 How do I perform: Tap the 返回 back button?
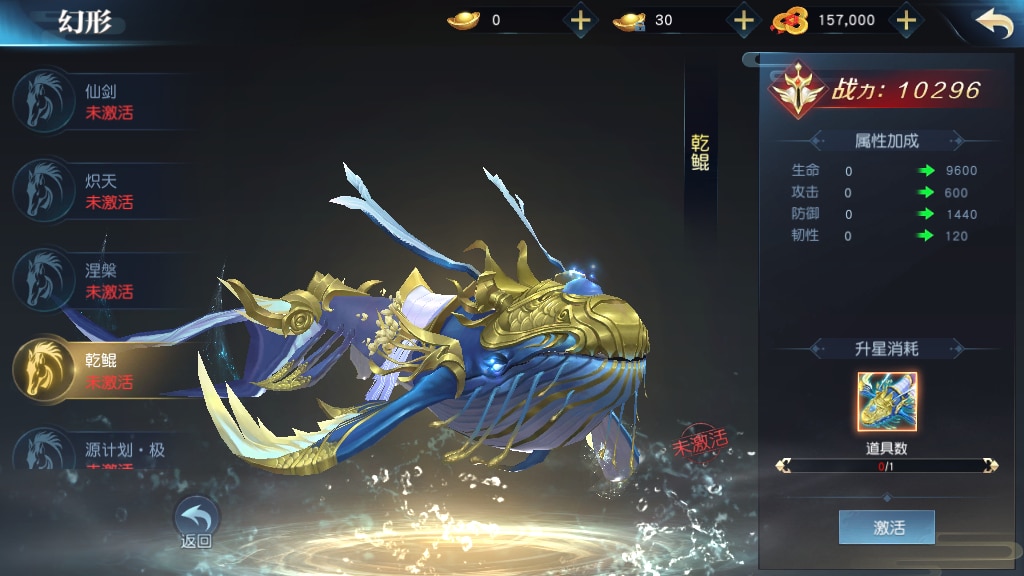click(197, 523)
